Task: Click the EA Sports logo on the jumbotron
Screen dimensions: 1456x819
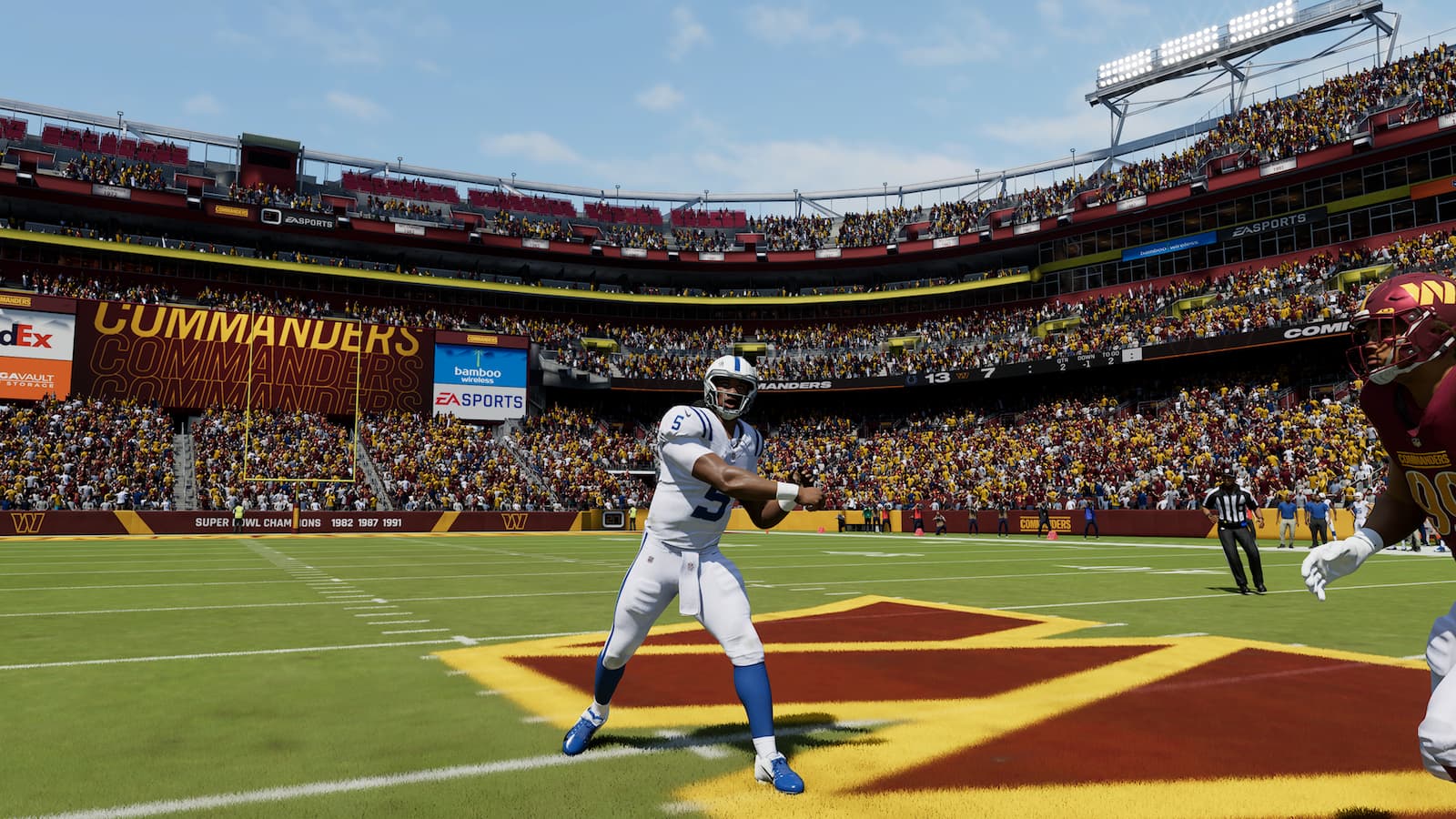Action: [480, 400]
